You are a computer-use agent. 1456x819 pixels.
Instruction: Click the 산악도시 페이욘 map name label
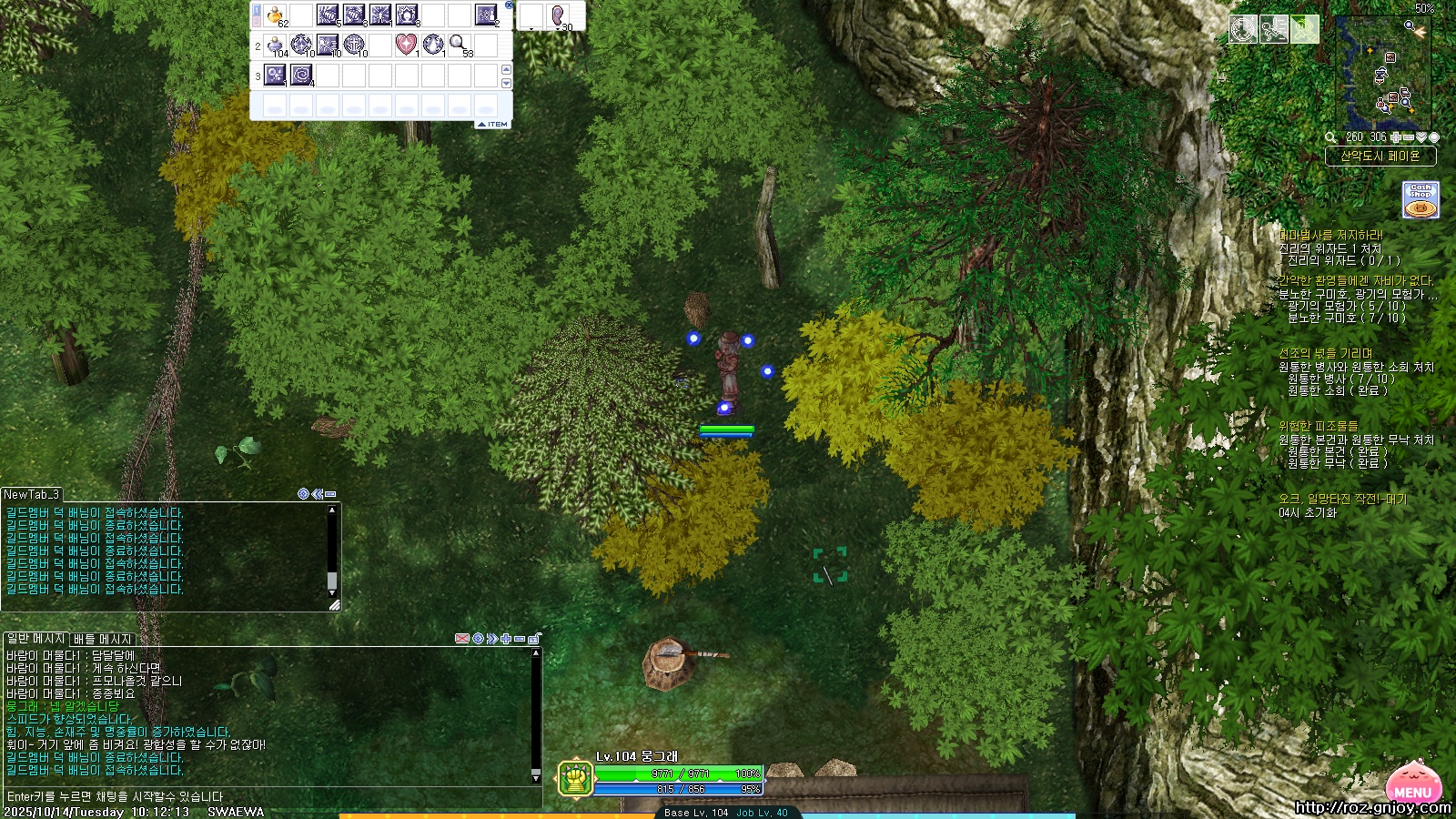tap(1380, 157)
